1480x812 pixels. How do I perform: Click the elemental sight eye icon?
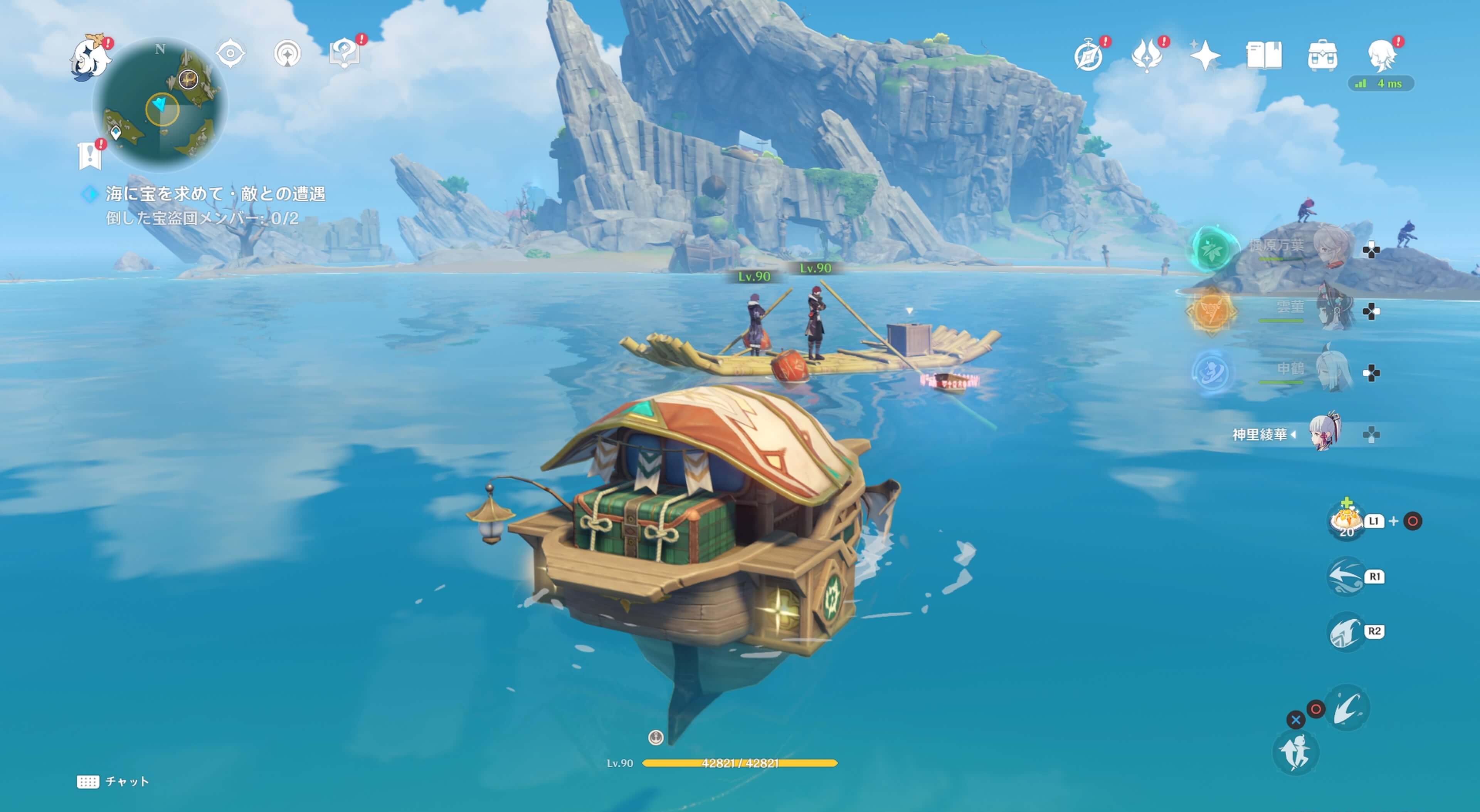[230, 54]
